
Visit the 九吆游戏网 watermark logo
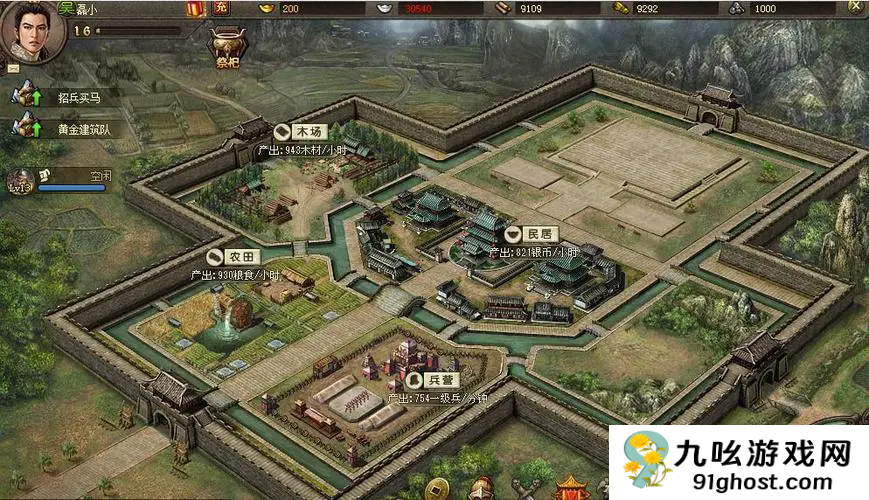click(x=738, y=462)
